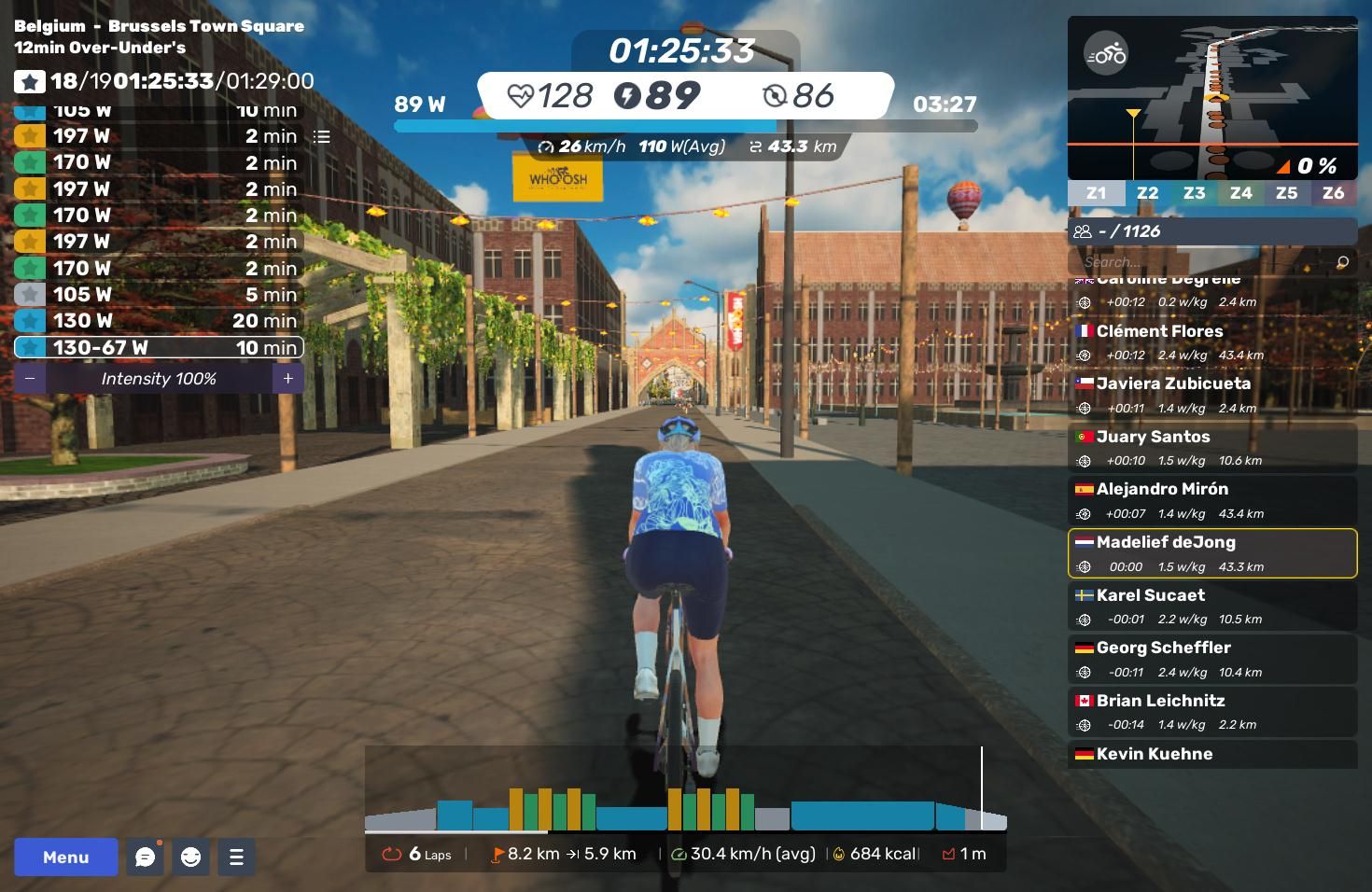Increase workout intensity with the plus button
1372x892 pixels.
287,379
